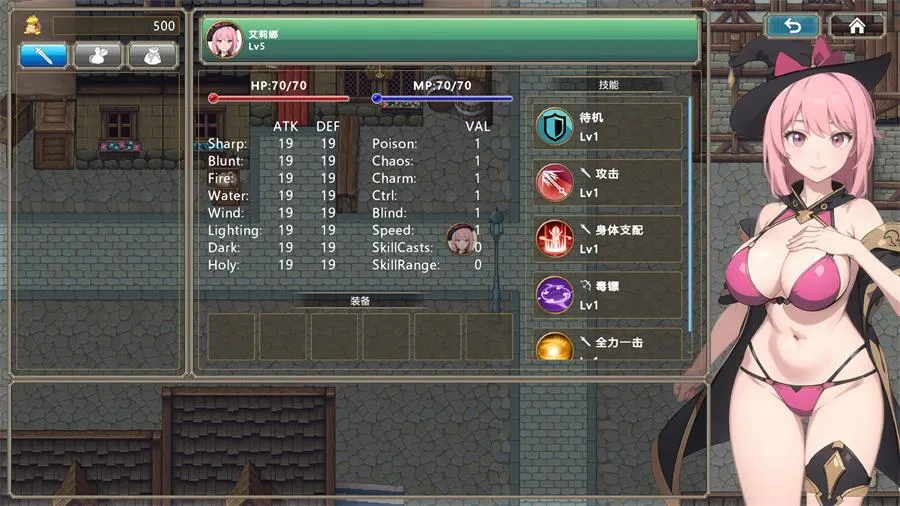Open the potion items tab
900x506 pixels.
[x=98, y=56]
